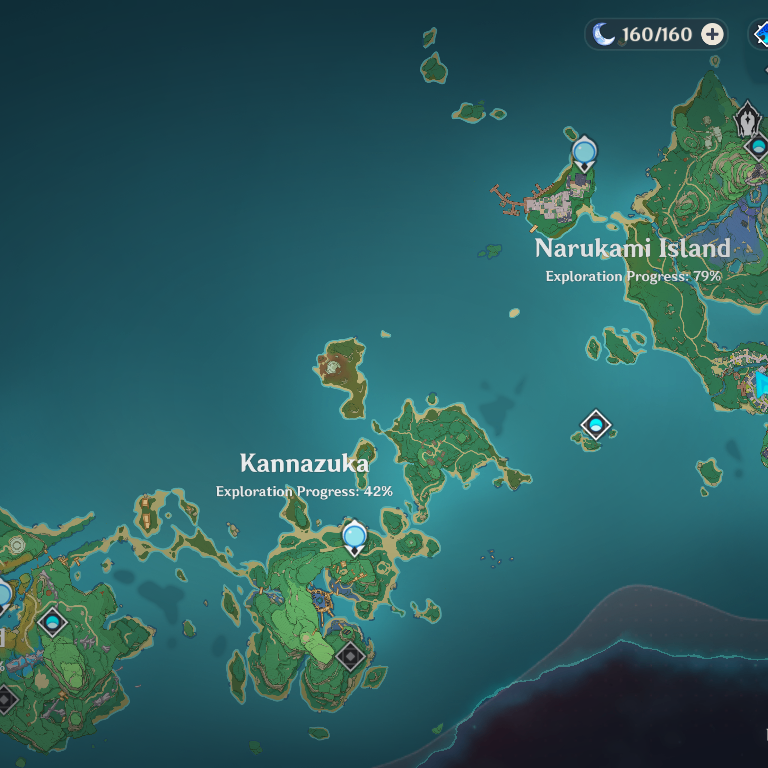Select the dark diamond marker in southern Kannazuka

[x=349, y=656]
